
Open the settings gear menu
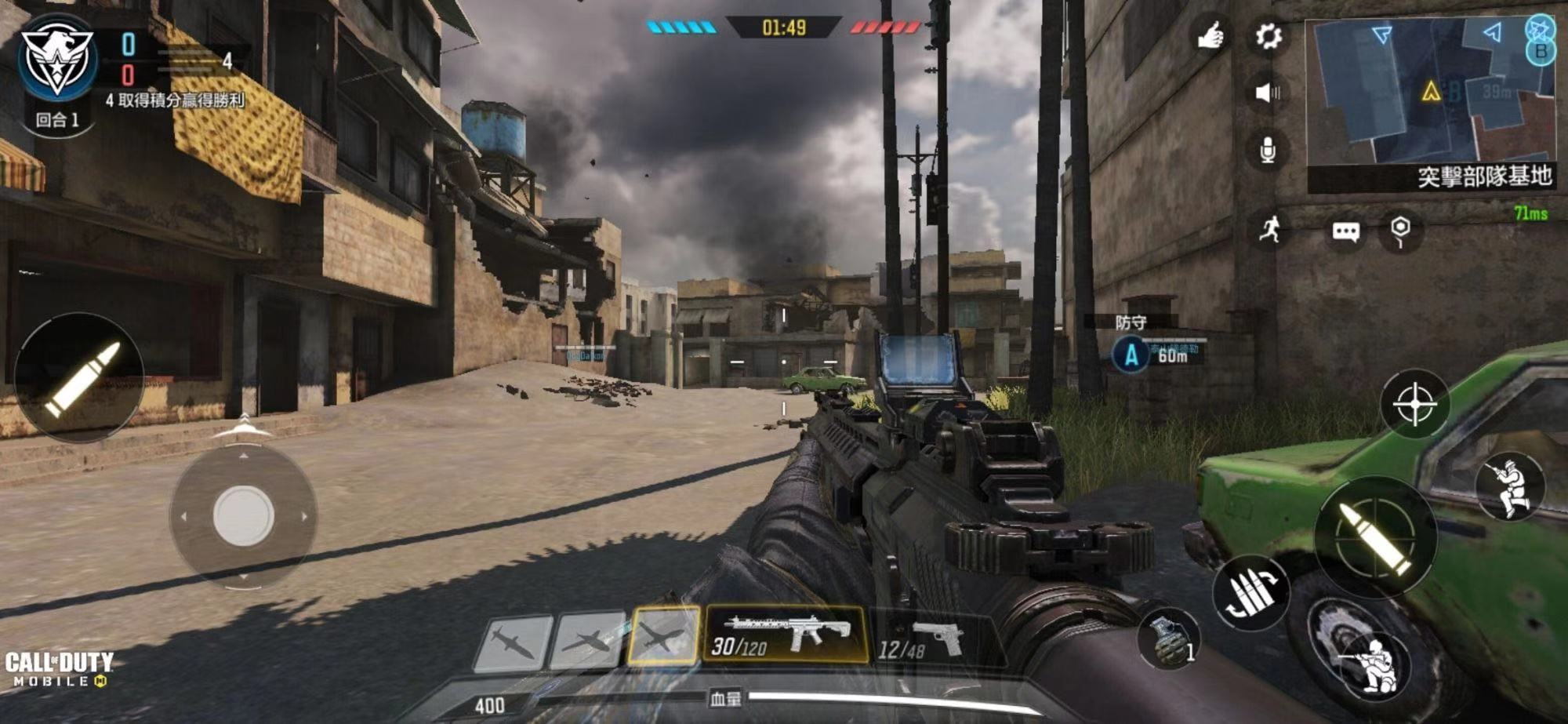1268,35
